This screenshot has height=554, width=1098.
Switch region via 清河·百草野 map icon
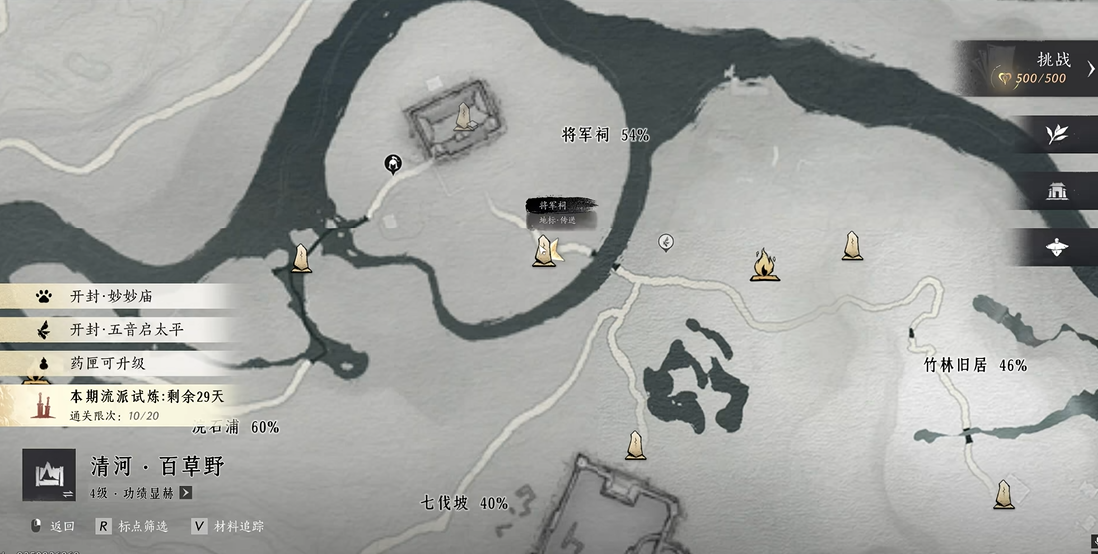pyautogui.click(x=49, y=474)
